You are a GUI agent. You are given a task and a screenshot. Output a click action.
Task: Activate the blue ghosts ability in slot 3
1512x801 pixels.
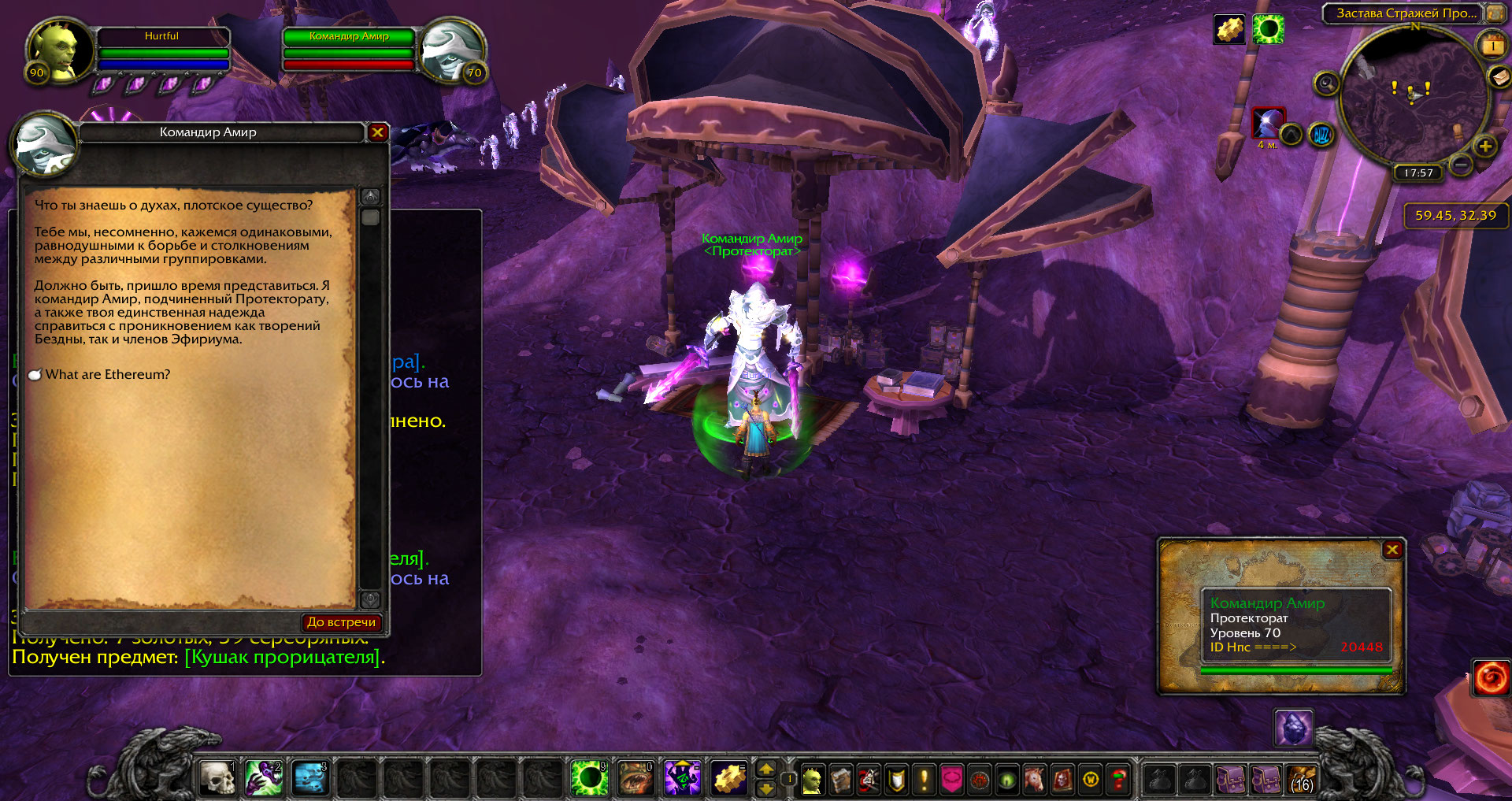click(310, 779)
